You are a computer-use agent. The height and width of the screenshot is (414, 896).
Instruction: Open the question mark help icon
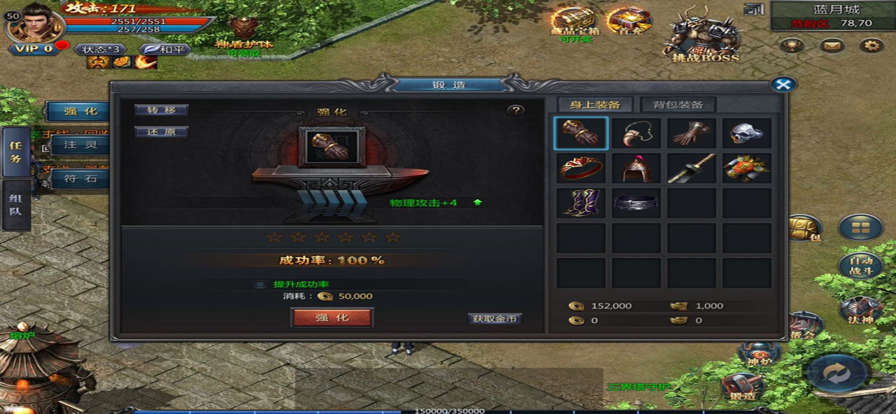[x=516, y=110]
